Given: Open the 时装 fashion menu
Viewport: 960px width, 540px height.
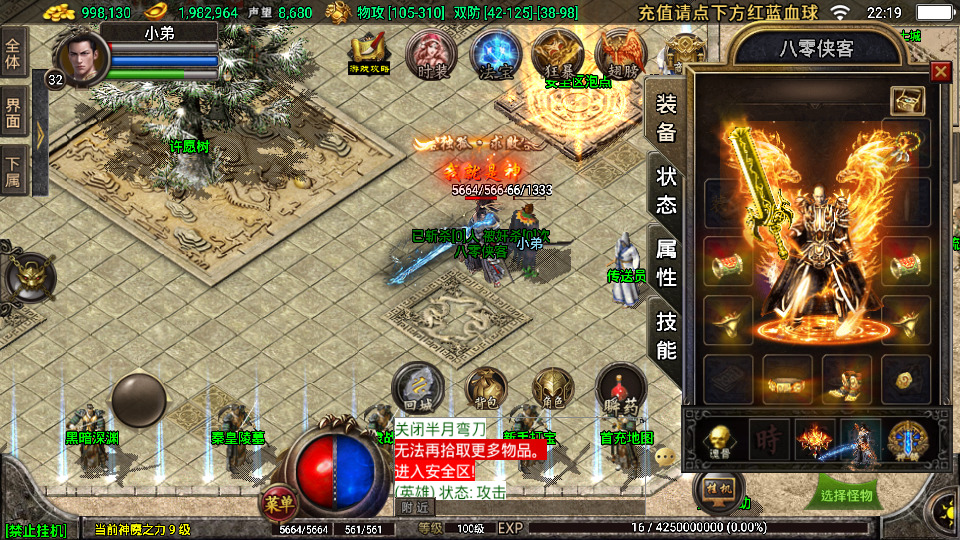Looking at the screenshot, I should pyautogui.click(x=432, y=54).
